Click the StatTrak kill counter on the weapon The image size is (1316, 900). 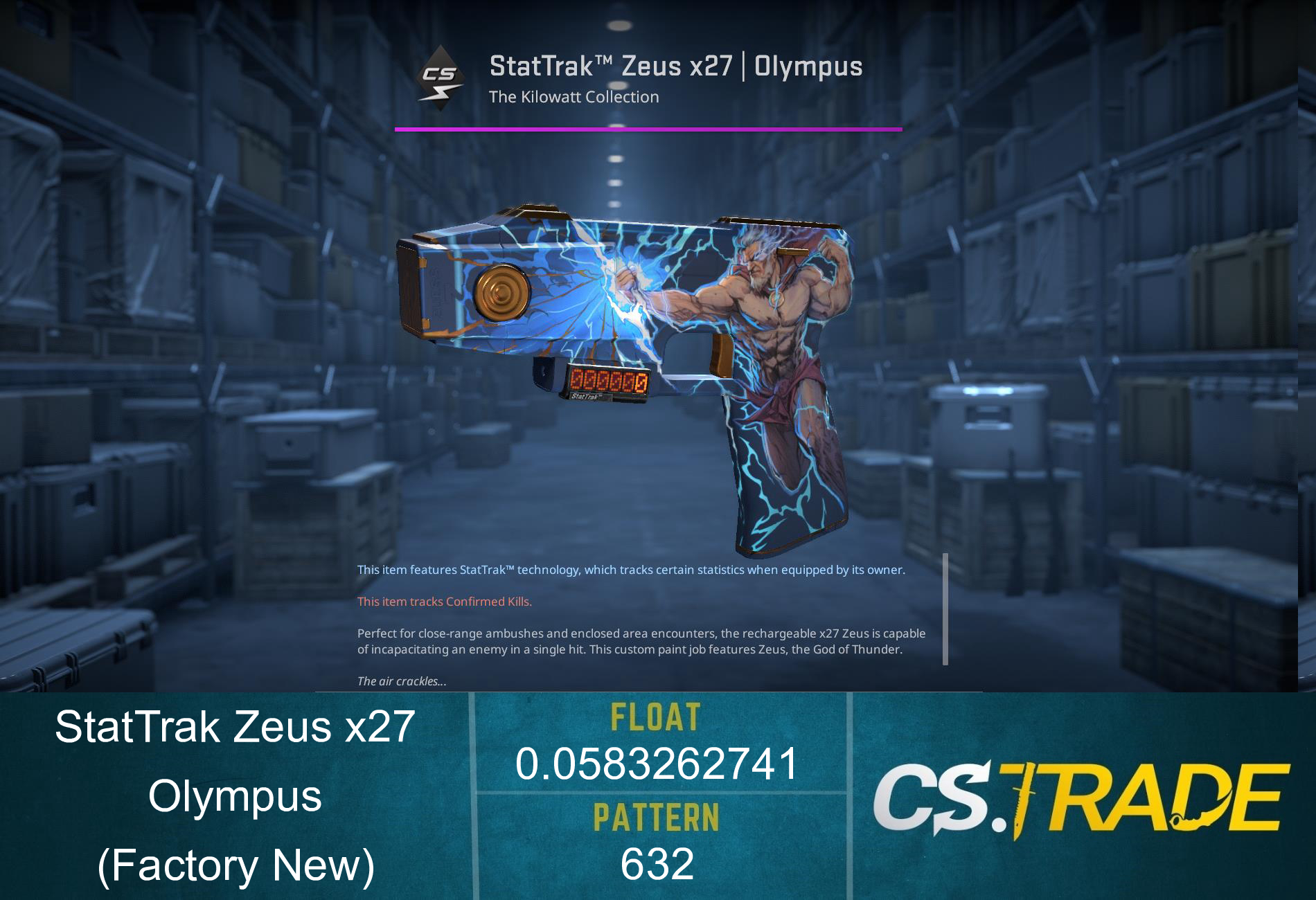pyautogui.click(x=610, y=383)
